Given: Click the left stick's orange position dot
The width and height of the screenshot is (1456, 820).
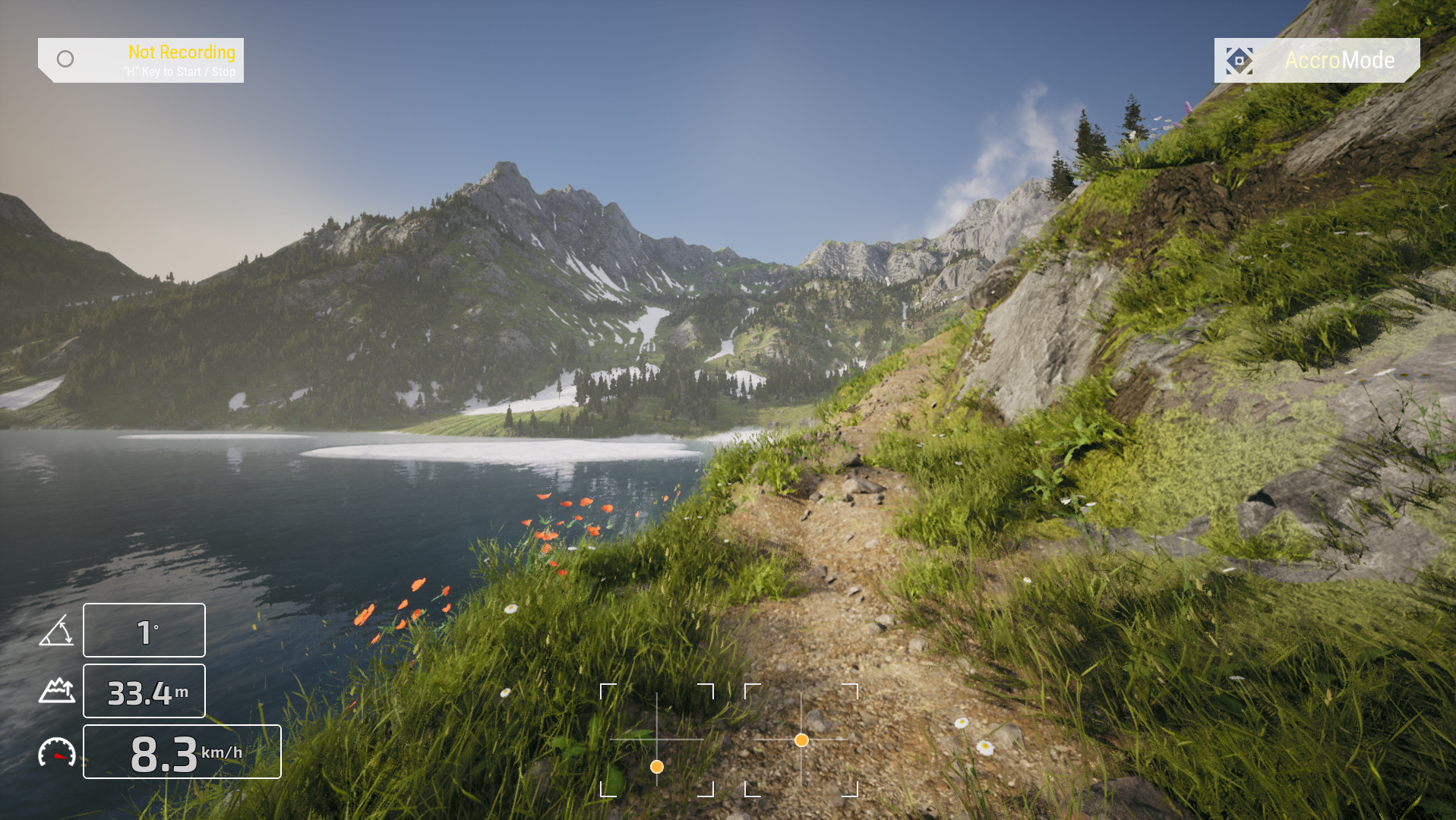Looking at the screenshot, I should coord(656,768).
